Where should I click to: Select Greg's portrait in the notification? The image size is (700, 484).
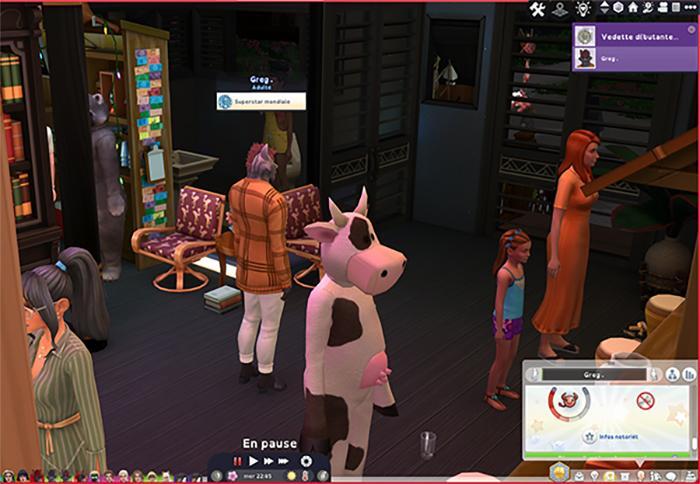pos(585,59)
